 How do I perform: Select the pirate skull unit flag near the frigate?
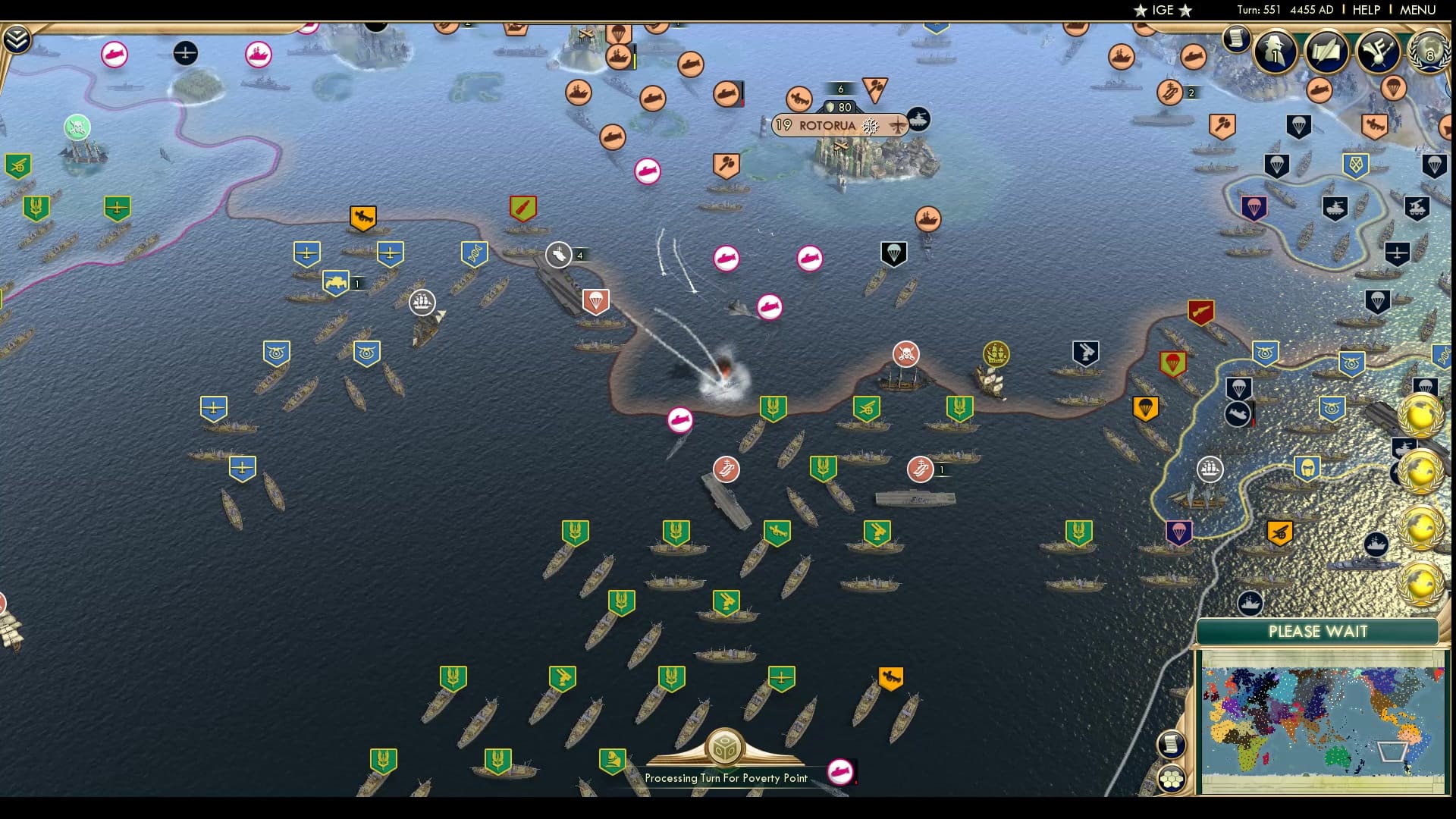pos(905,354)
